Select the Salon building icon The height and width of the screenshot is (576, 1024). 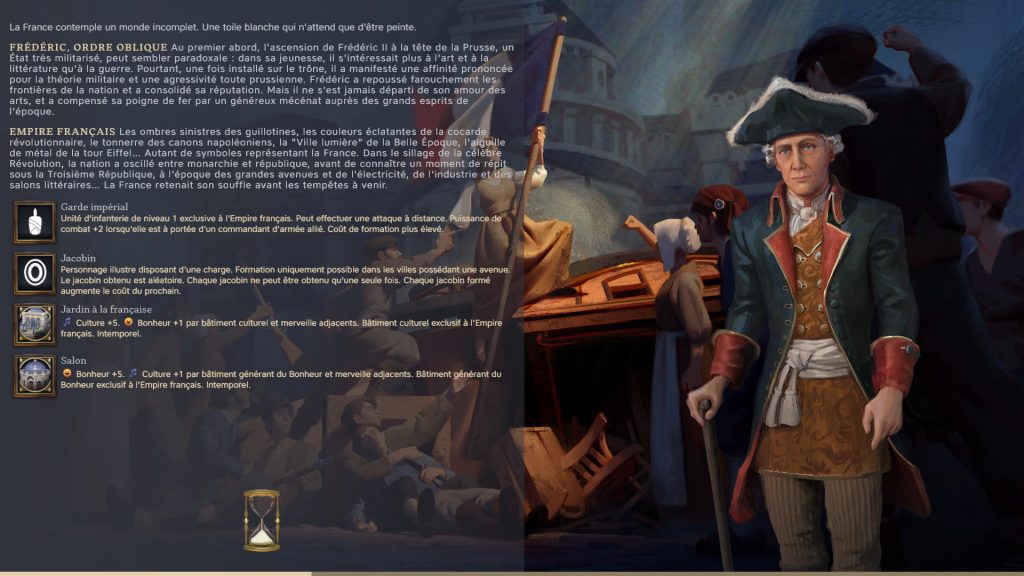(x=35, y=376)
